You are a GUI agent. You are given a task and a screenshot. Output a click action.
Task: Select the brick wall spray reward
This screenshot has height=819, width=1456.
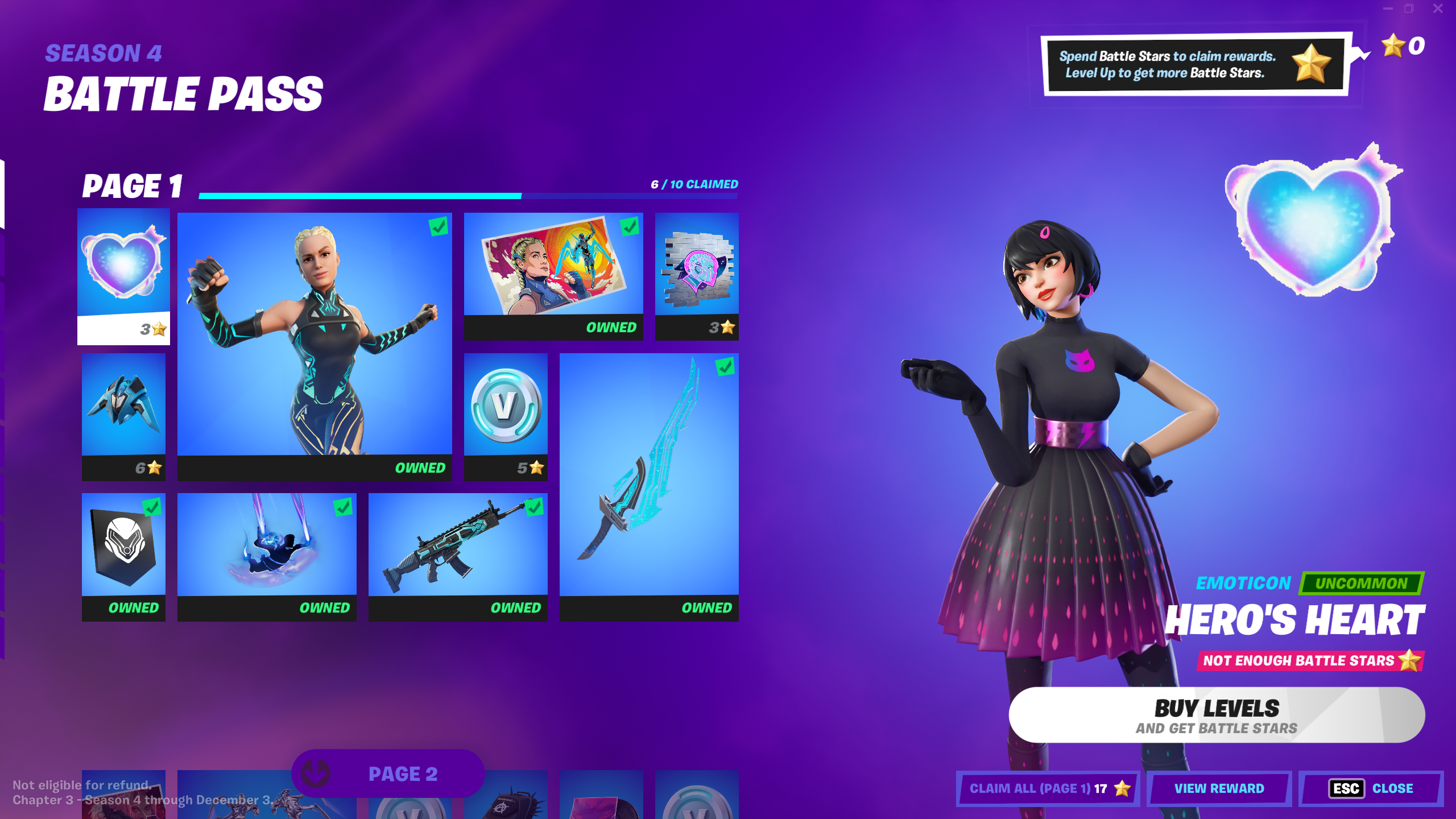(697, 276)
